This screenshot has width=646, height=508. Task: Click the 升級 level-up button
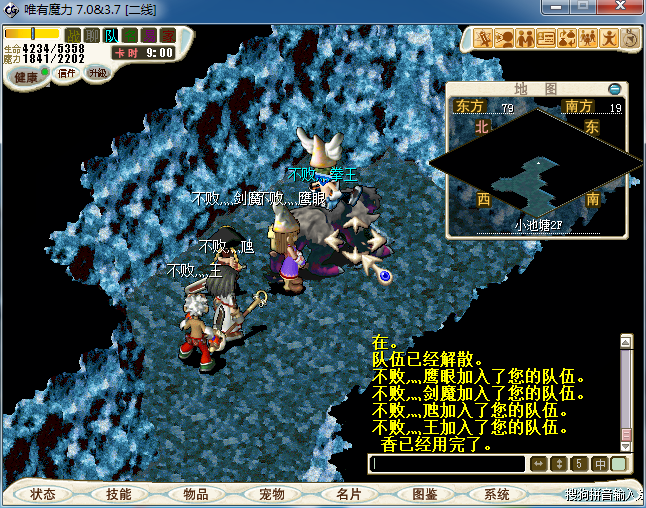(x=97, y=73)
